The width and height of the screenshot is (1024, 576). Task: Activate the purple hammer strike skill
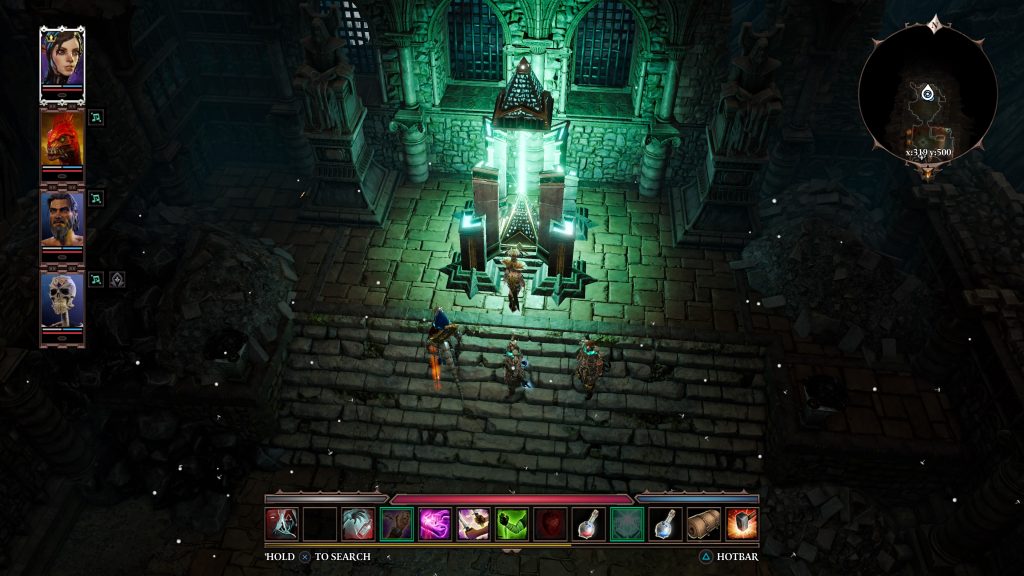tap(473, 524)
